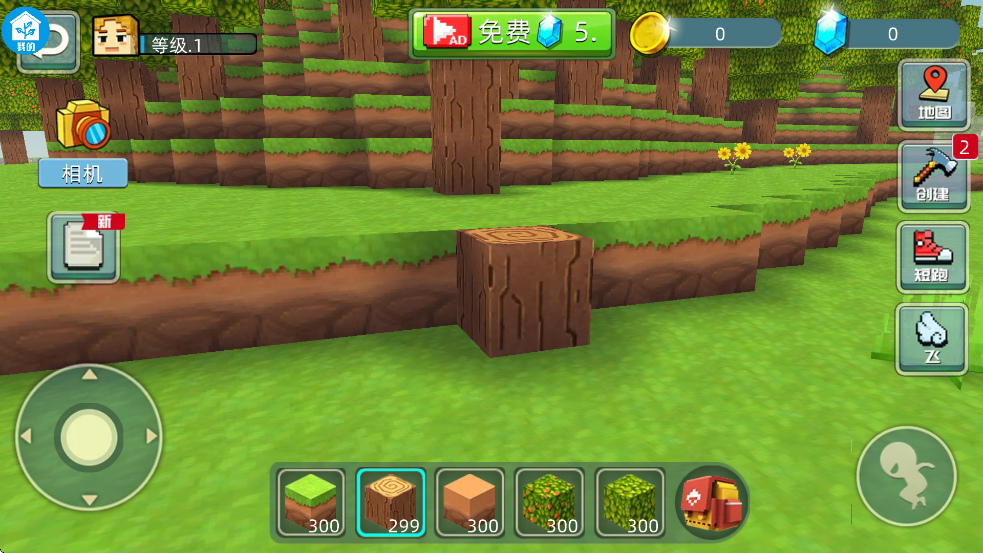The width and height of the screenshot is (983, 553).
Task: Toggle sprint with the red sneaker button
Action: (934, 257)
